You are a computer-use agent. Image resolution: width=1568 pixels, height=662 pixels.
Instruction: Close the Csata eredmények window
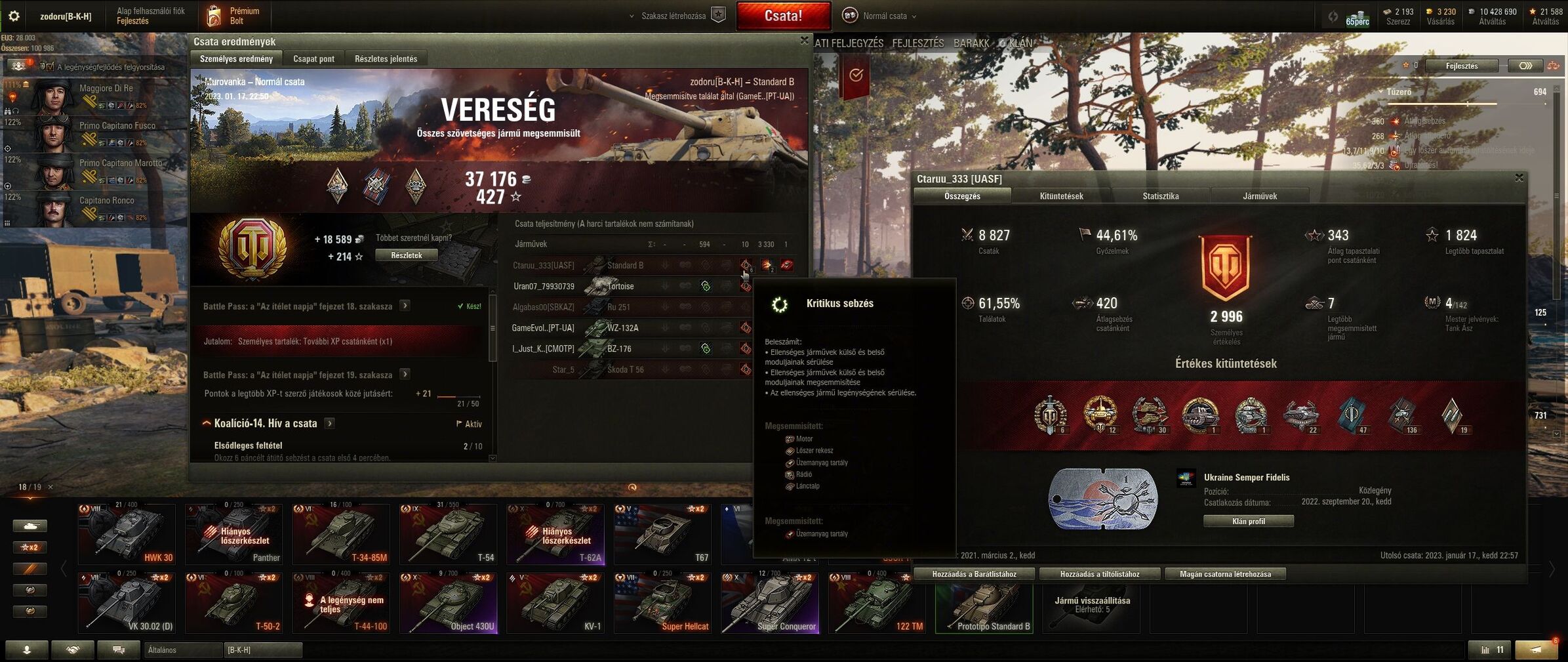pyautogui.click(x=804, y=41)
